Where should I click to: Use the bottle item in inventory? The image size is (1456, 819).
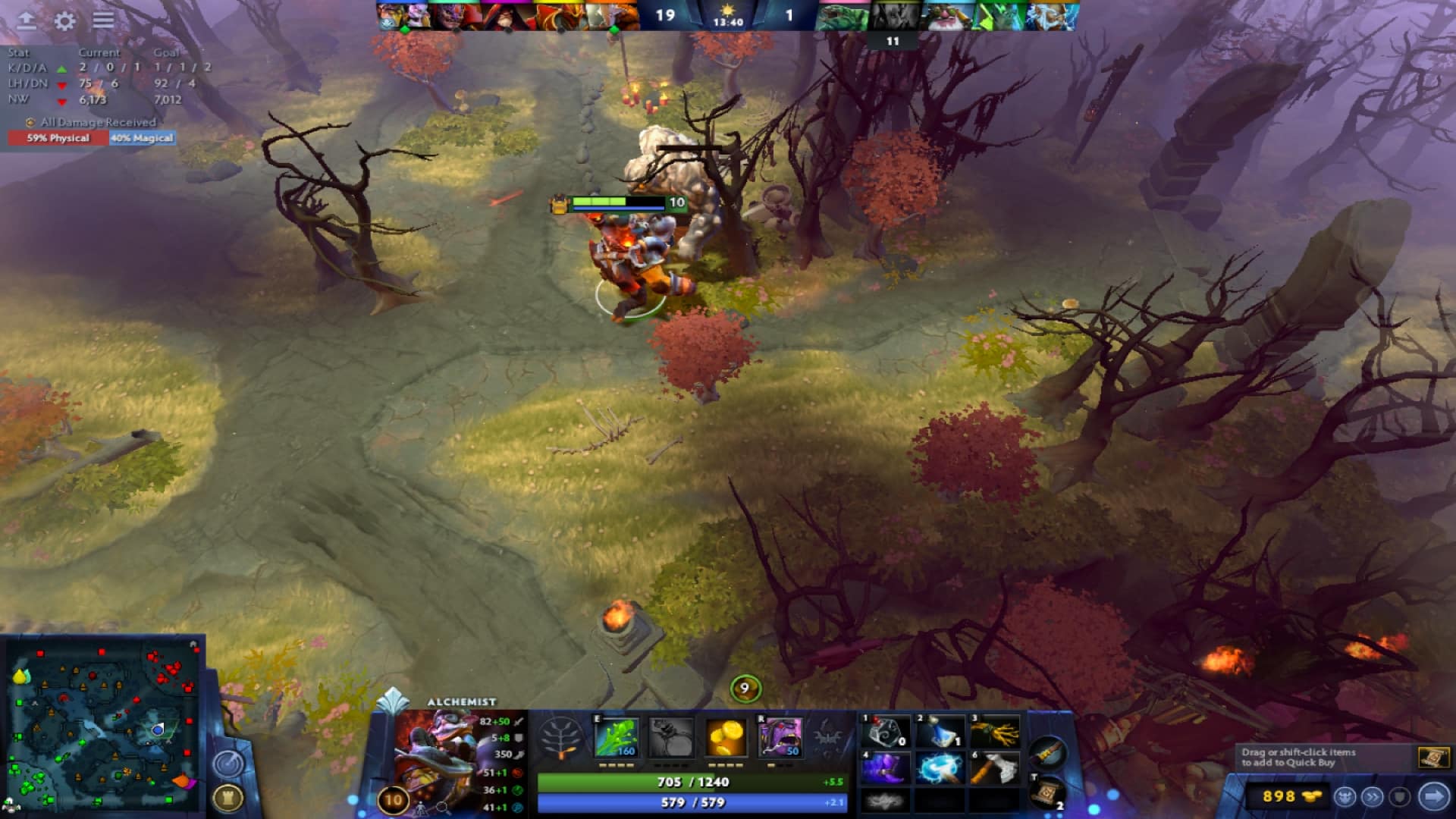(940, 733)
